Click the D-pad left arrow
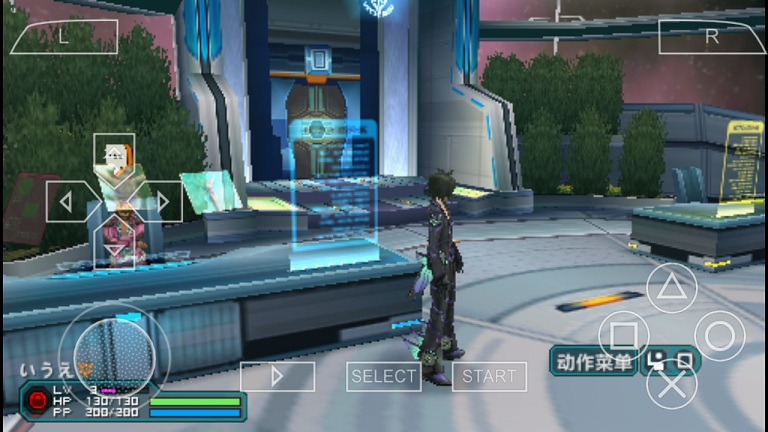The image size is (768, 432). pyautogui.click(x=66, y=201)
